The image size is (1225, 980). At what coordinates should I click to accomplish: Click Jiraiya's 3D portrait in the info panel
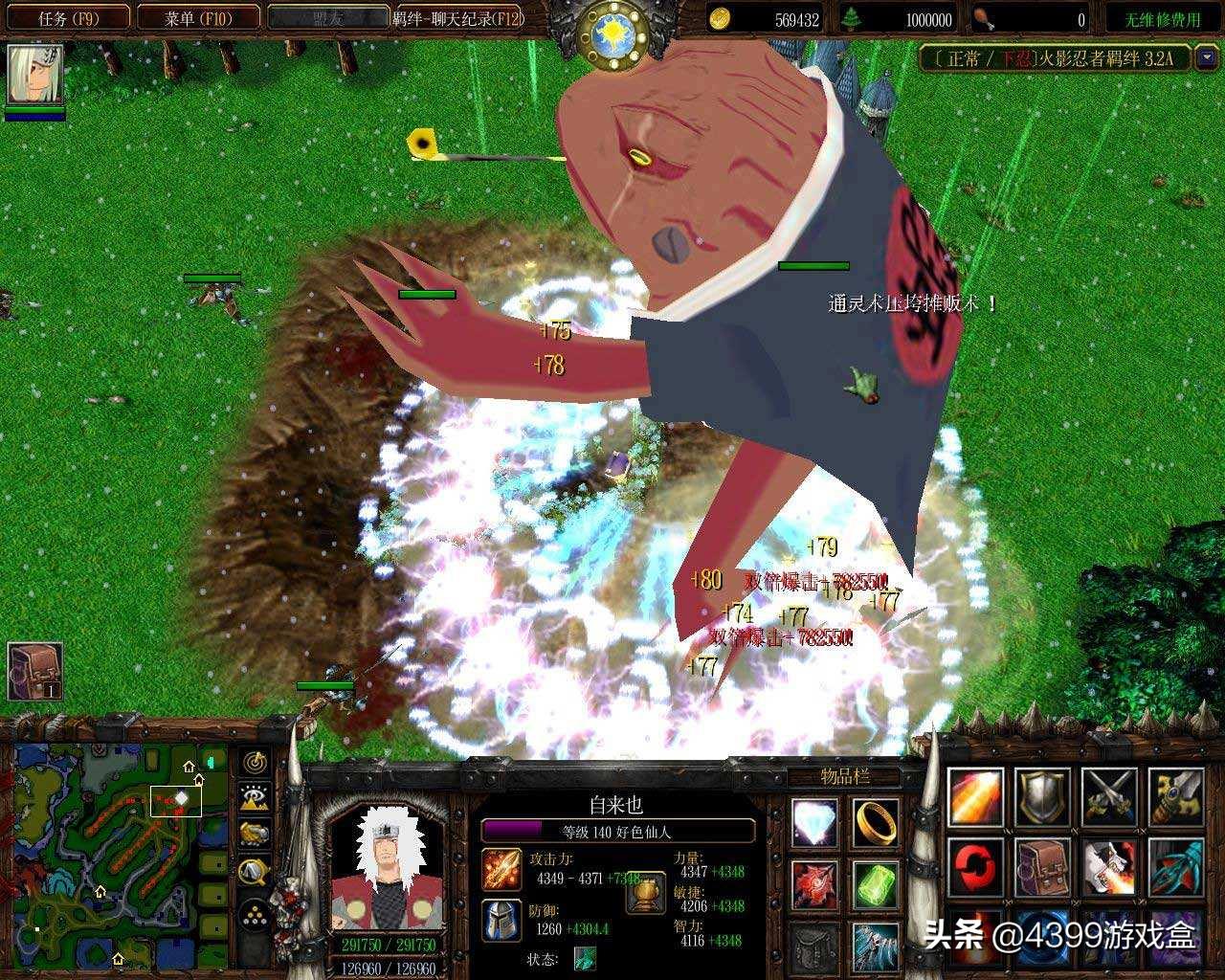388,868
